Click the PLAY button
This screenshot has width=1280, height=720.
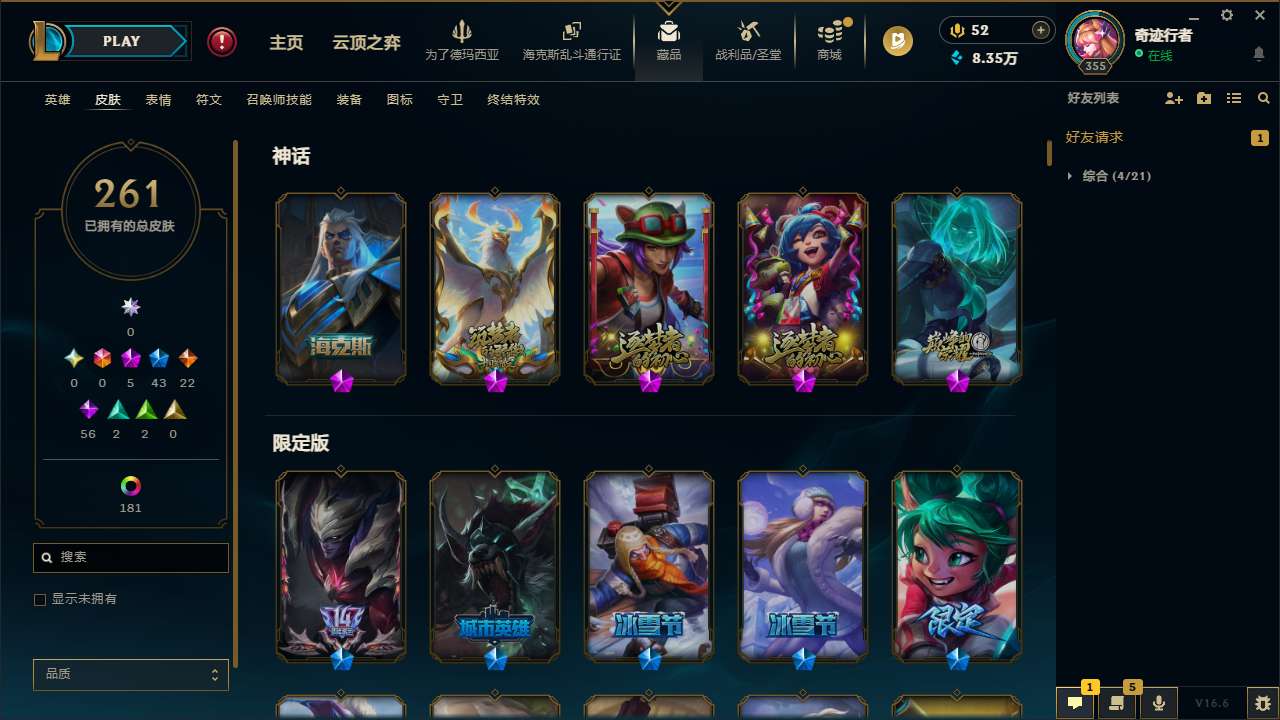point(121,41)
